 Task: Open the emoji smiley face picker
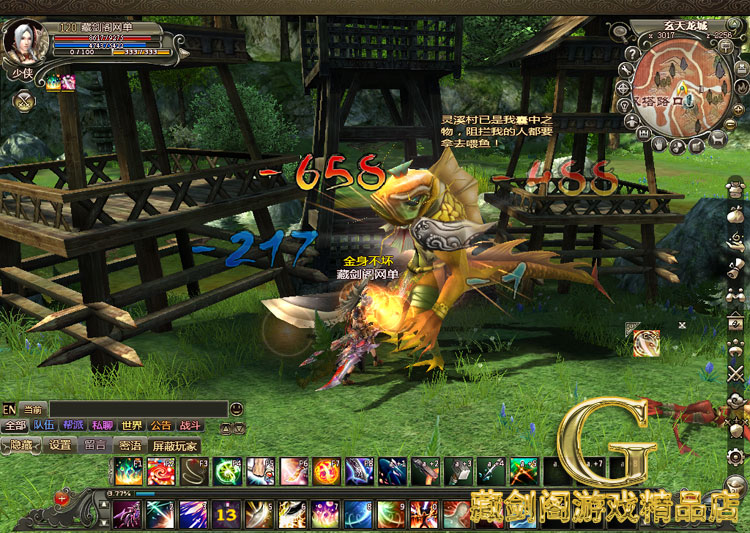[236, 409]
